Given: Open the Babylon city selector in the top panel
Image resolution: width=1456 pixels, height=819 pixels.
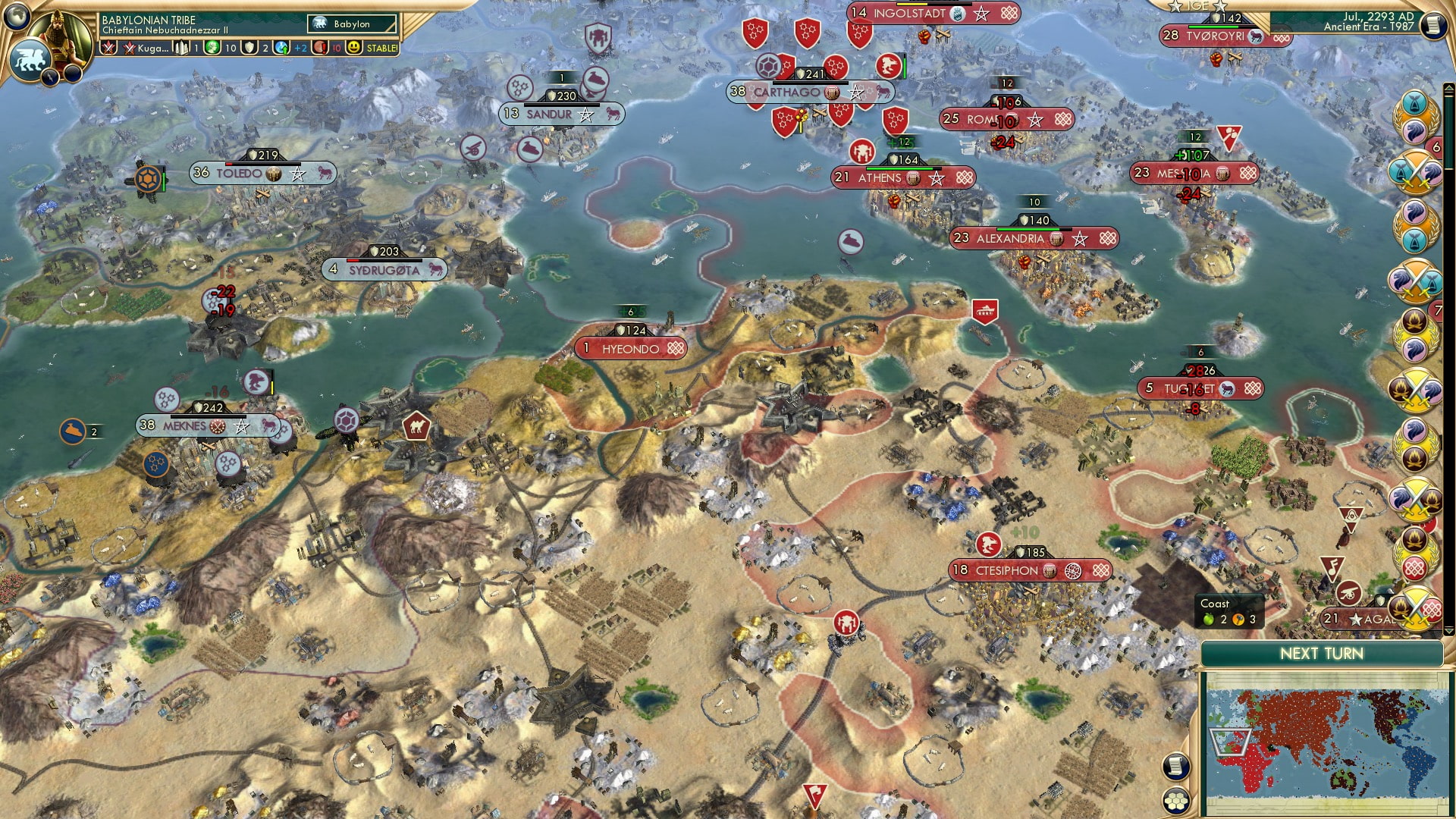Looking at the screenshot, I should coord(350,24).
